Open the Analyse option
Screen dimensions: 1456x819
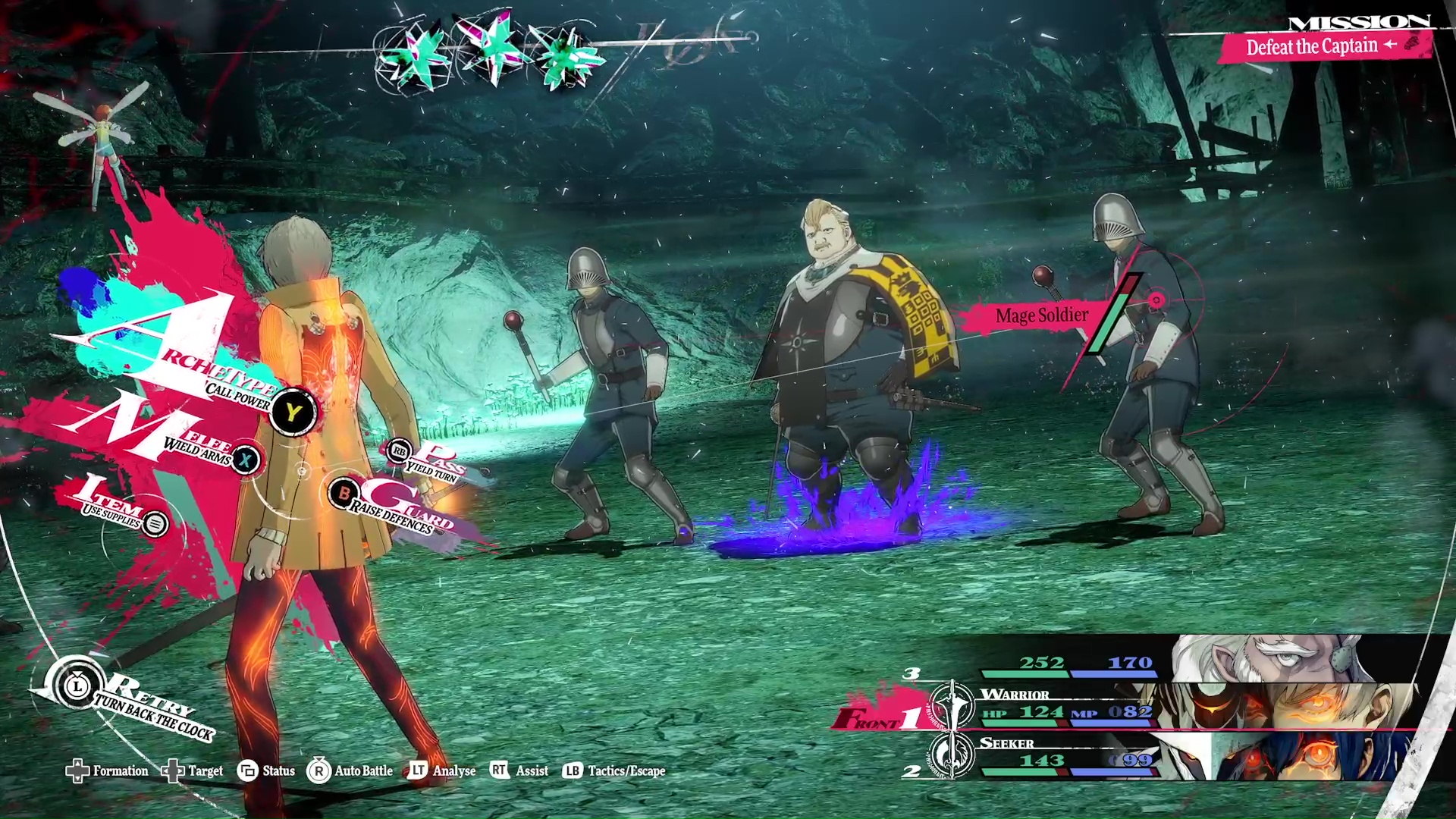click(x=443, y=771)
